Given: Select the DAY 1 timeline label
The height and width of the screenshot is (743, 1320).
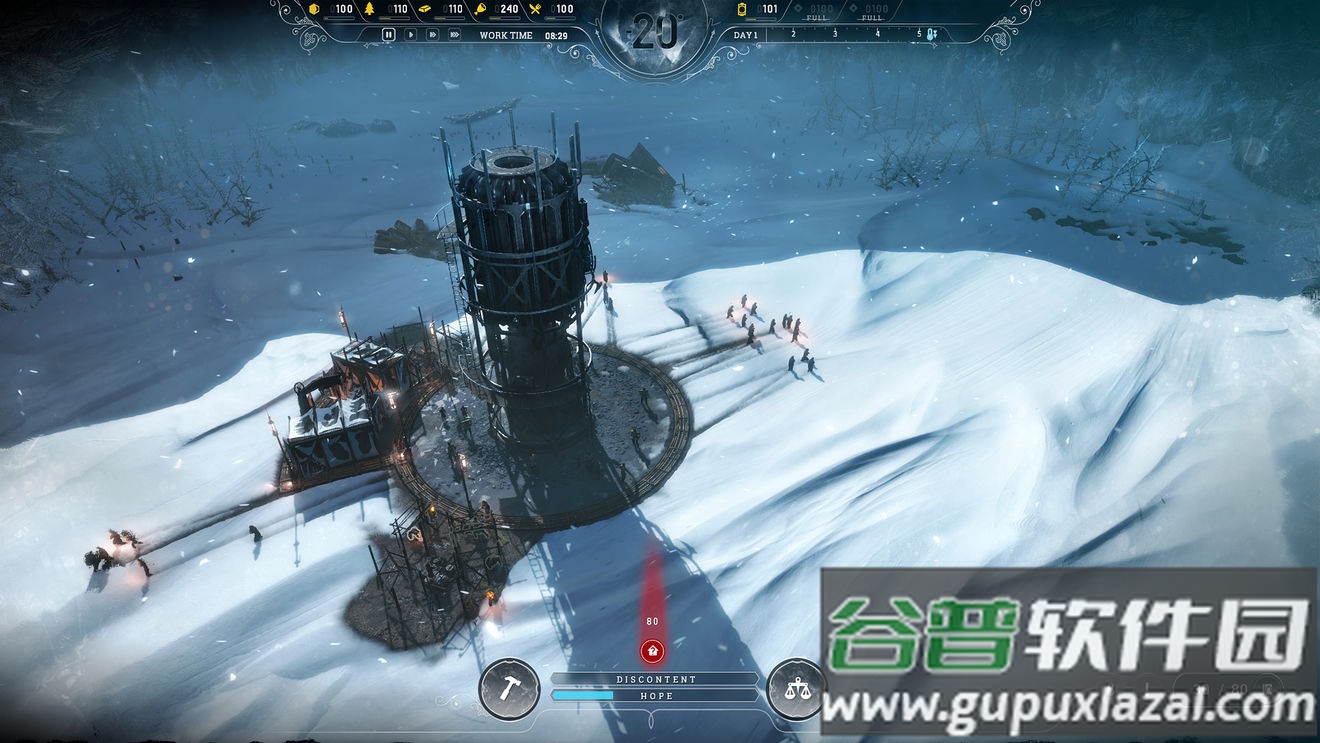Looking at the screenshot, I should click(x=745, y=34).
